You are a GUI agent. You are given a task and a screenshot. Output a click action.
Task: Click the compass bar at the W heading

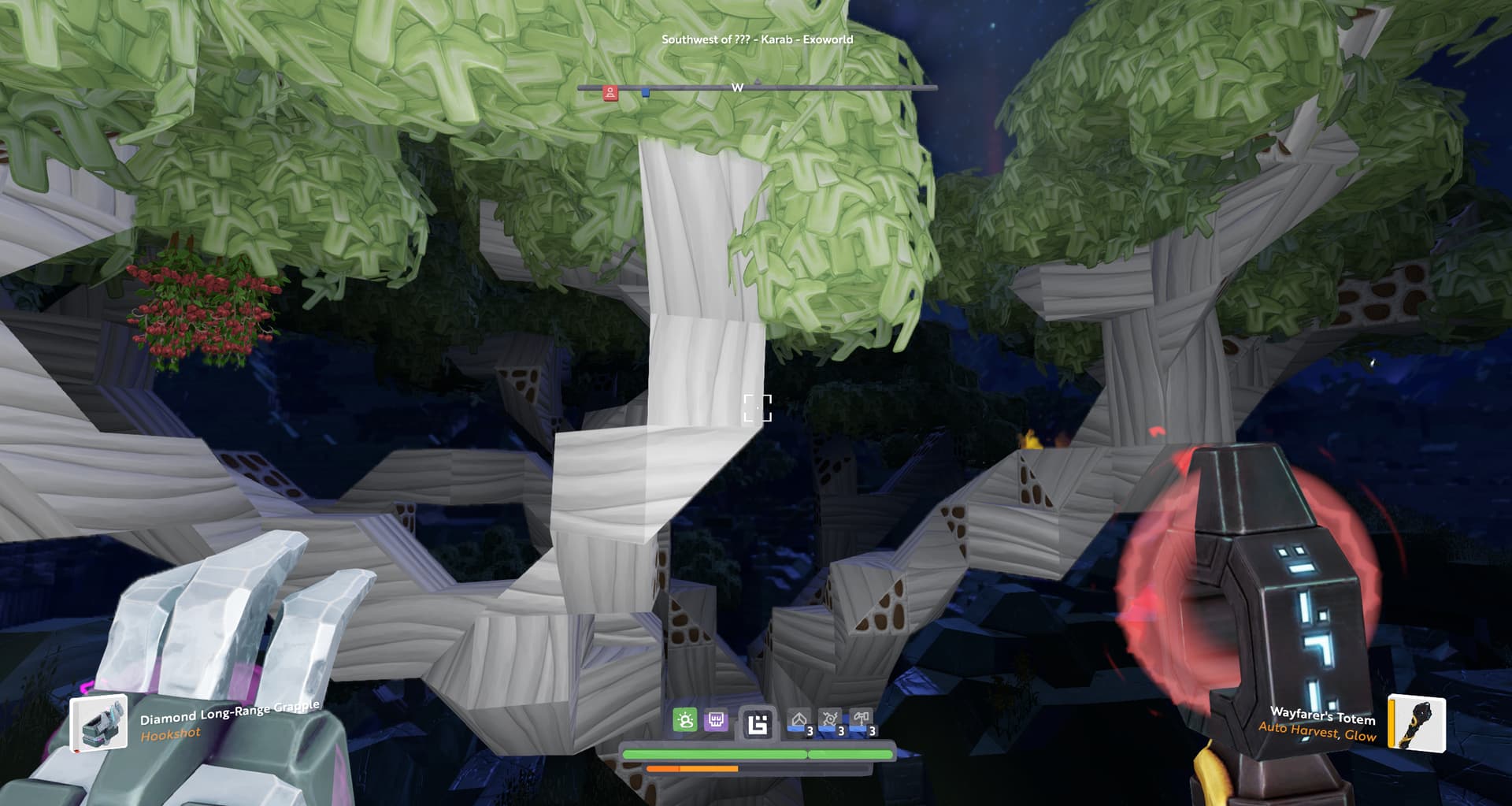pyautogui.click(x=737, y=87)
